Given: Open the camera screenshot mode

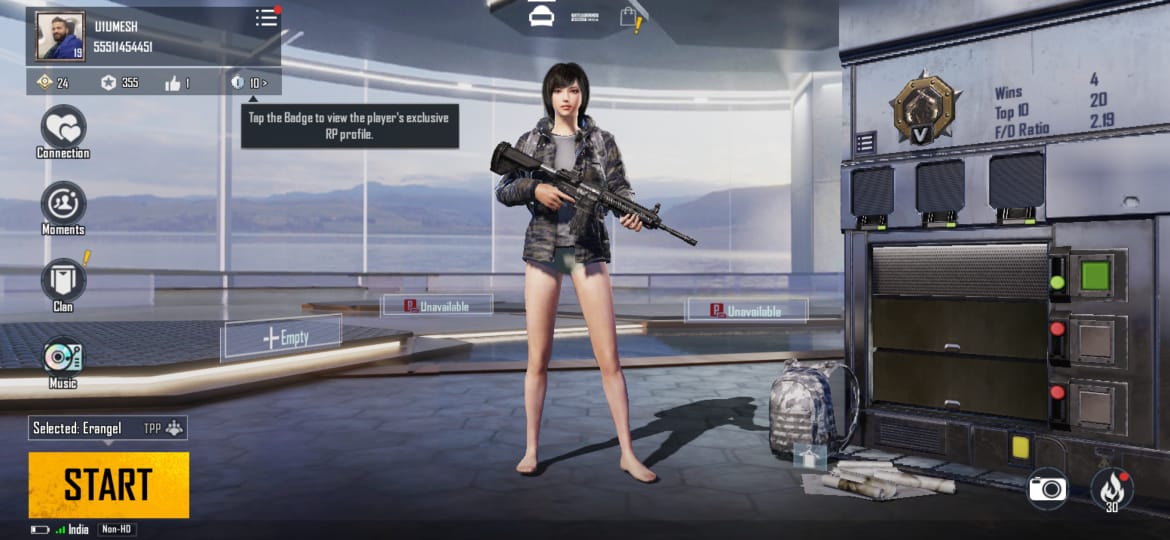Looking at the screenshot, I should (1048, 488).
